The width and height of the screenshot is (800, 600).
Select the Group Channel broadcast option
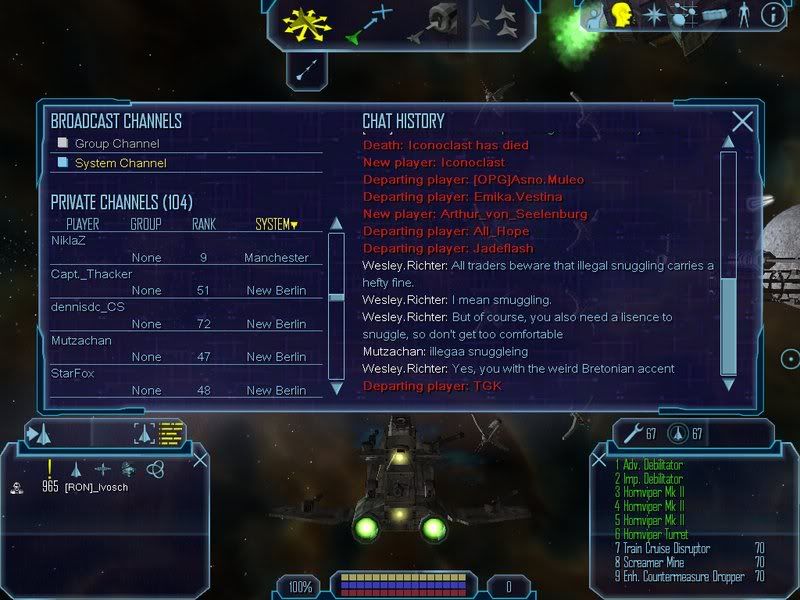(110, 144)
